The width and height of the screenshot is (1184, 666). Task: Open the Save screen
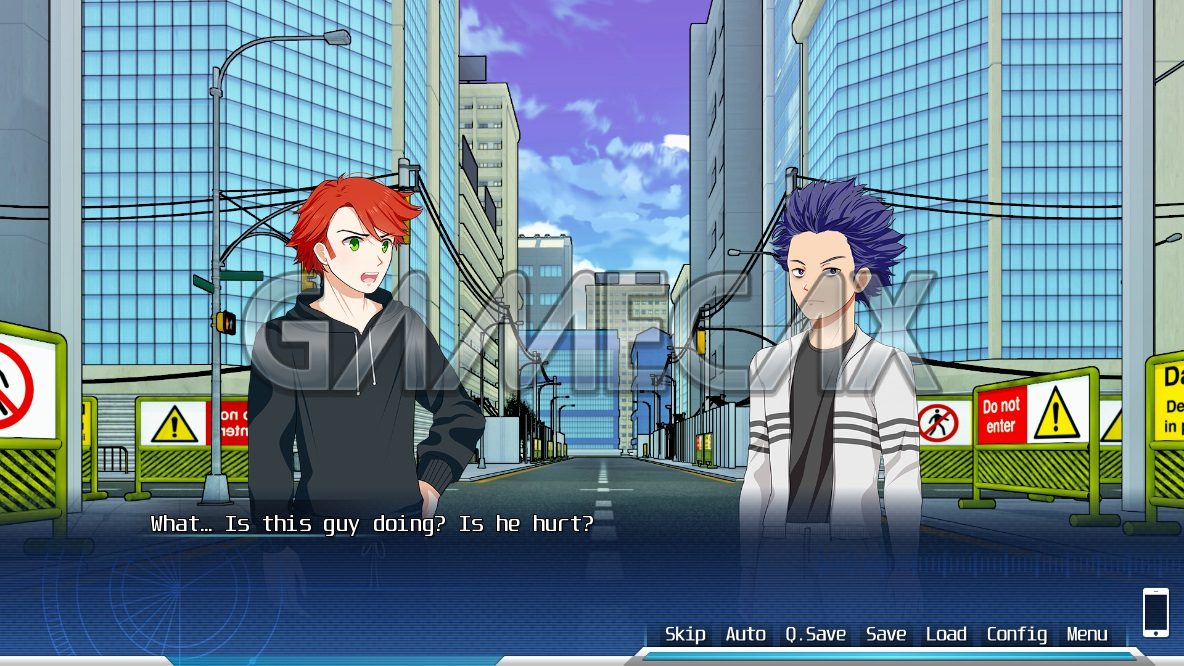886,634
